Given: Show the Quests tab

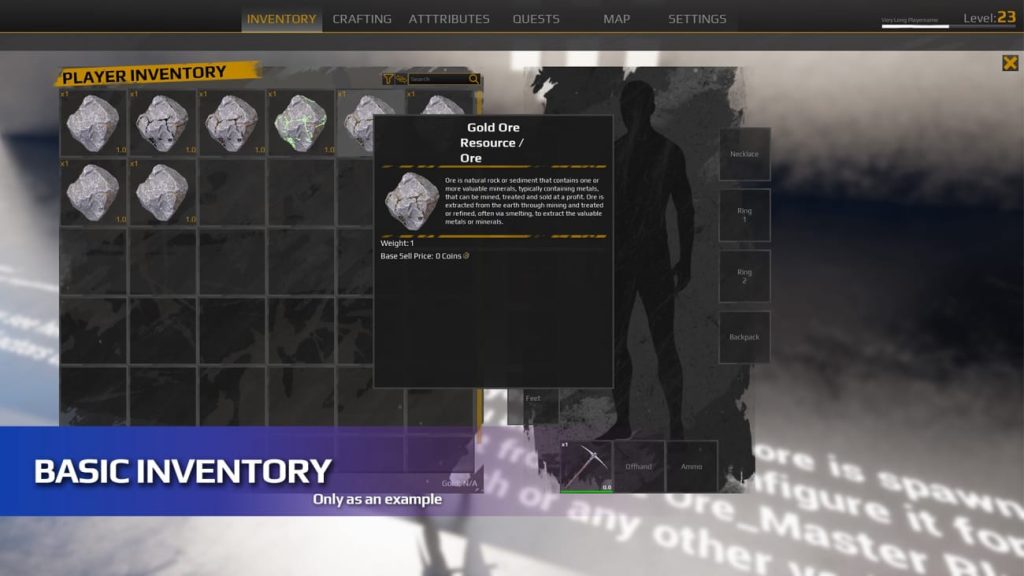Looking at the screenshot, I should pos(536,19).
